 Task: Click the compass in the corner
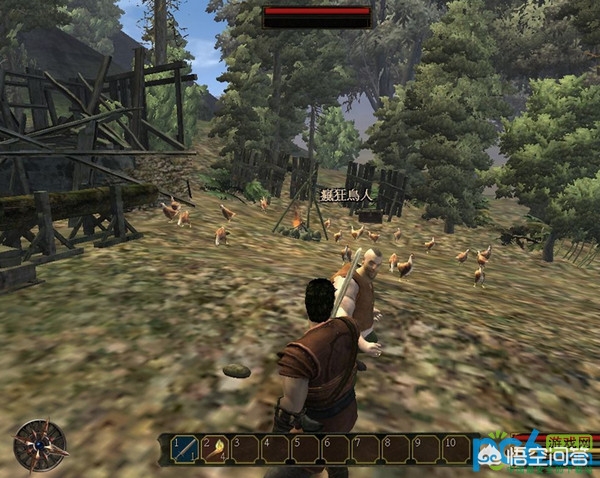coord(40,445)
